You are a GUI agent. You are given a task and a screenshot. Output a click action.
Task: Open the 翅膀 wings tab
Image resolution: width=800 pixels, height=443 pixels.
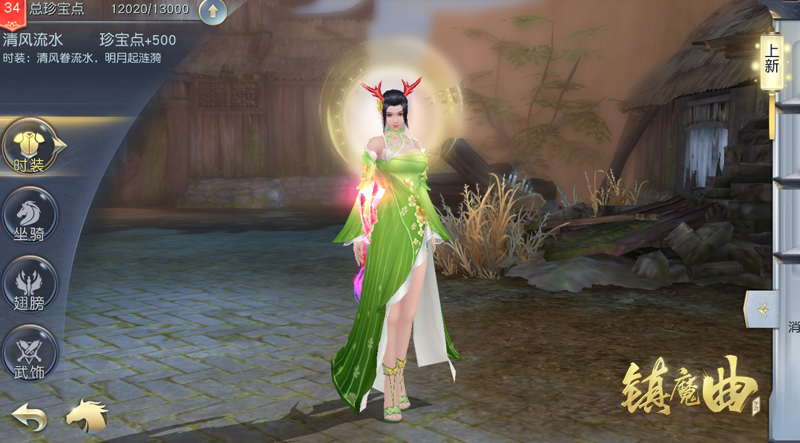30,283
